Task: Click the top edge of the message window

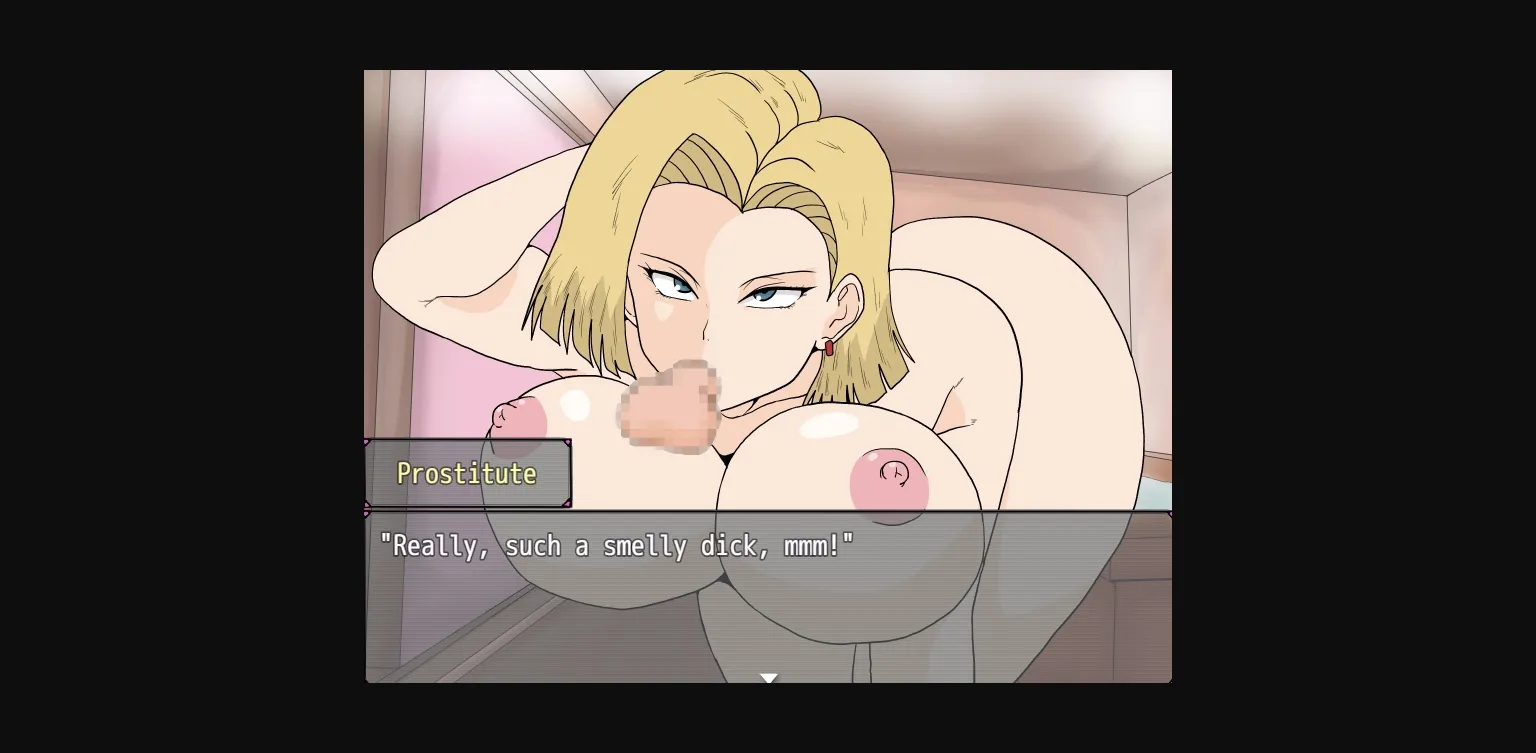Action: click(x=768, y=510)
